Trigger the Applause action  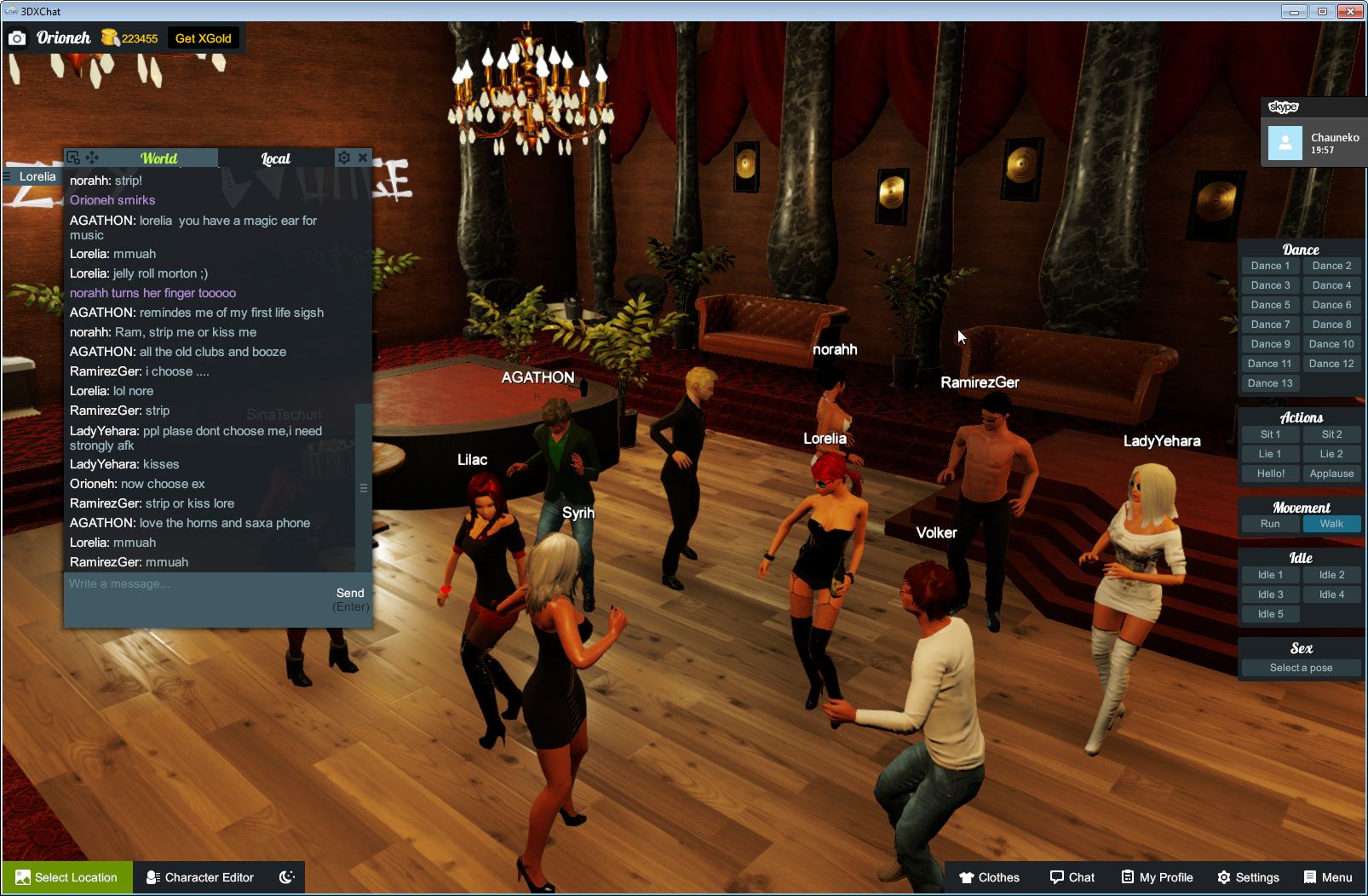coord(1331,473)
